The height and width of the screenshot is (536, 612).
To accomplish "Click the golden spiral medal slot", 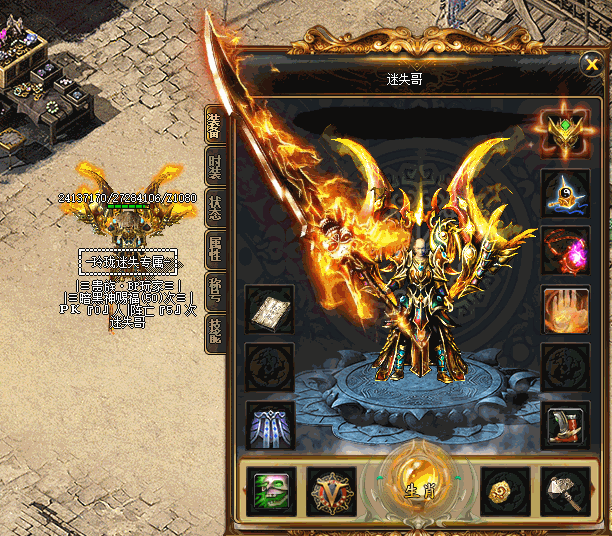I will 505,491.
